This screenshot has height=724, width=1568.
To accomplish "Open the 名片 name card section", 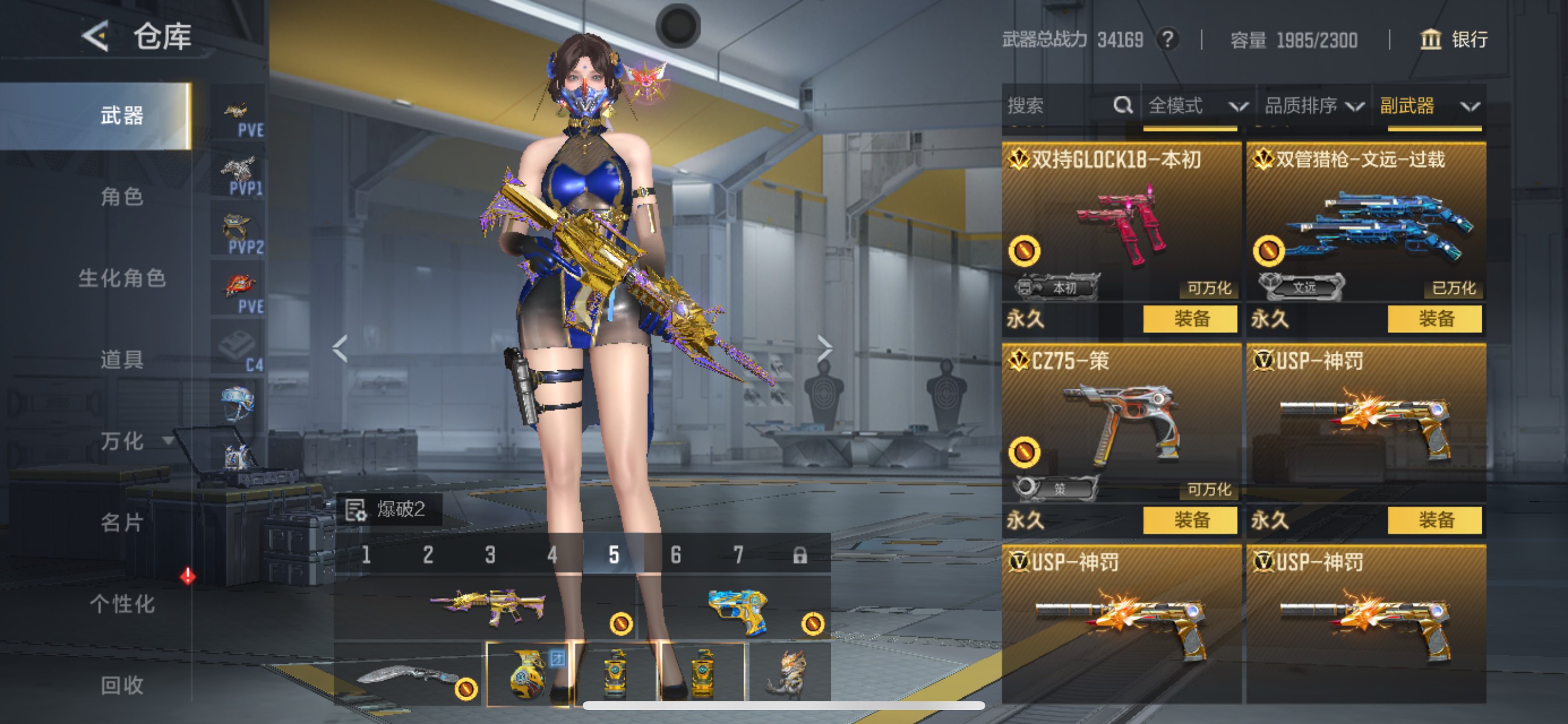I will 122,523.
